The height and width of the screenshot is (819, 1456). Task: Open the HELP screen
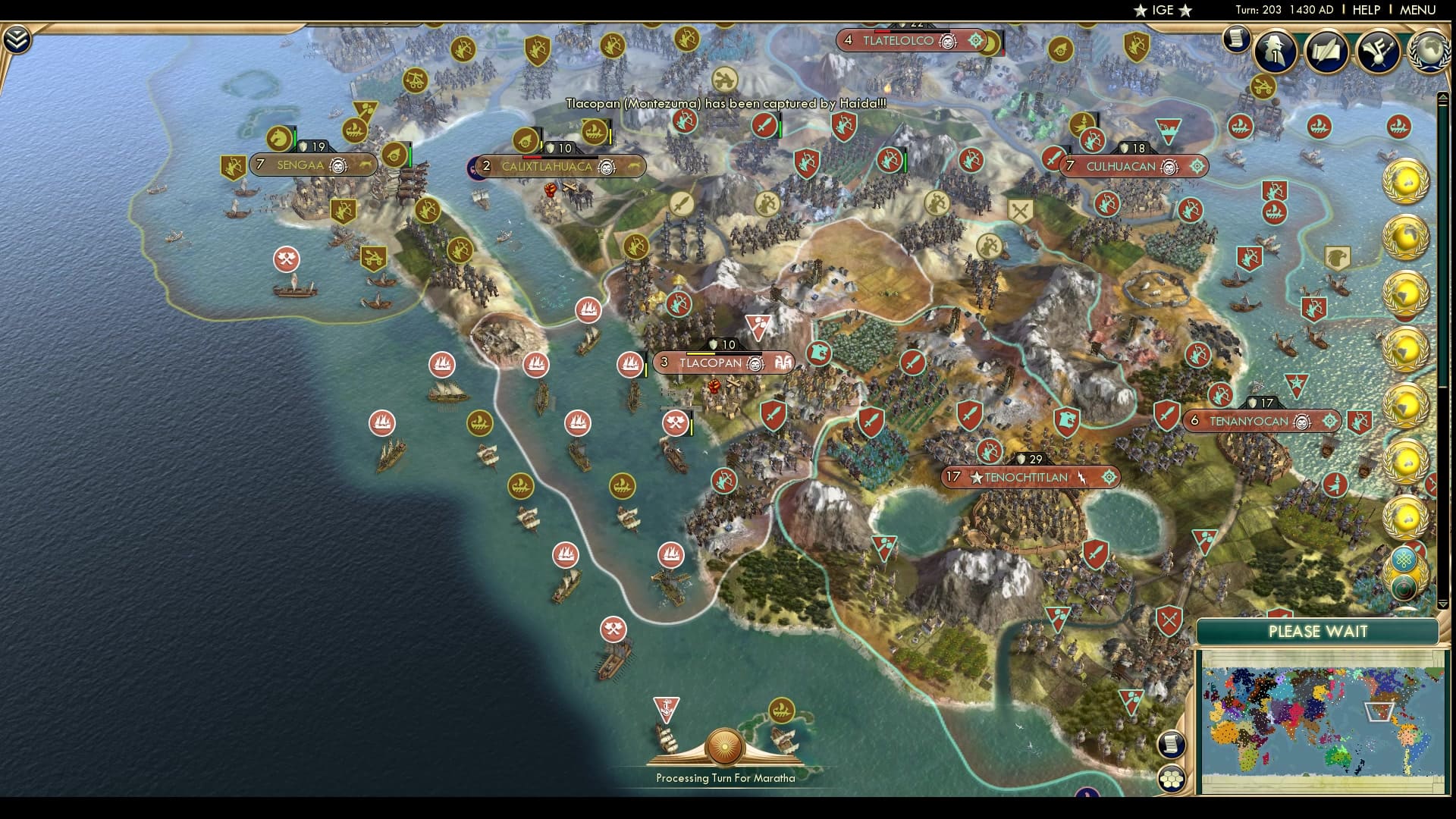click(1364, 10)
